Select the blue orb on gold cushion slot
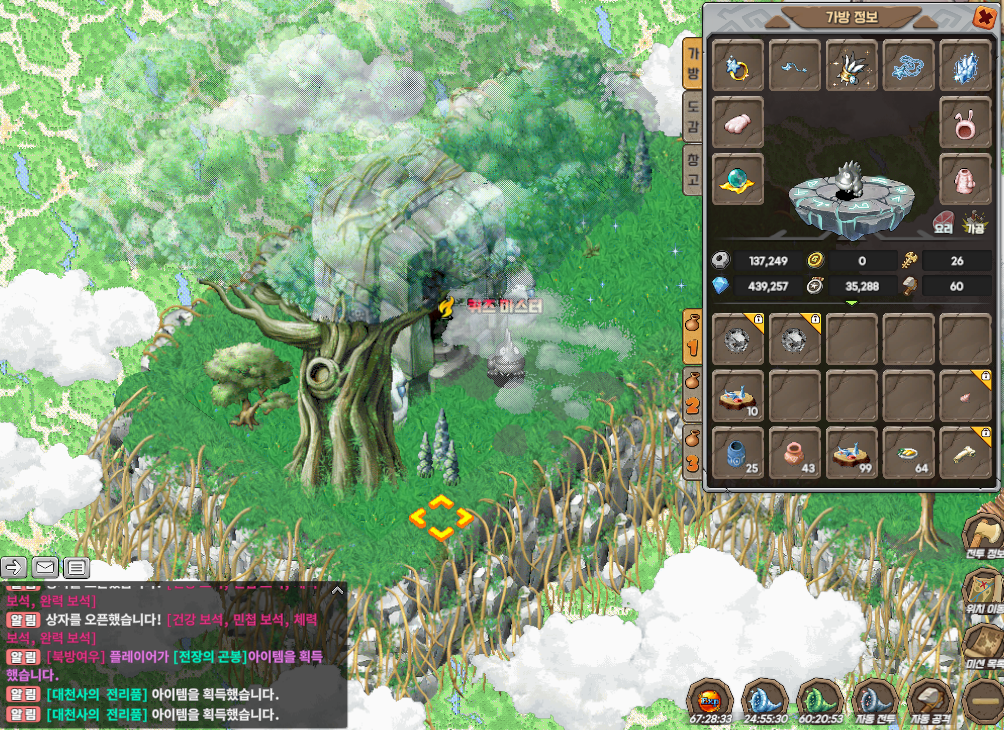The height and width of the screenshot is (730, 1004). pyautogui.click(x=739, y=180)
